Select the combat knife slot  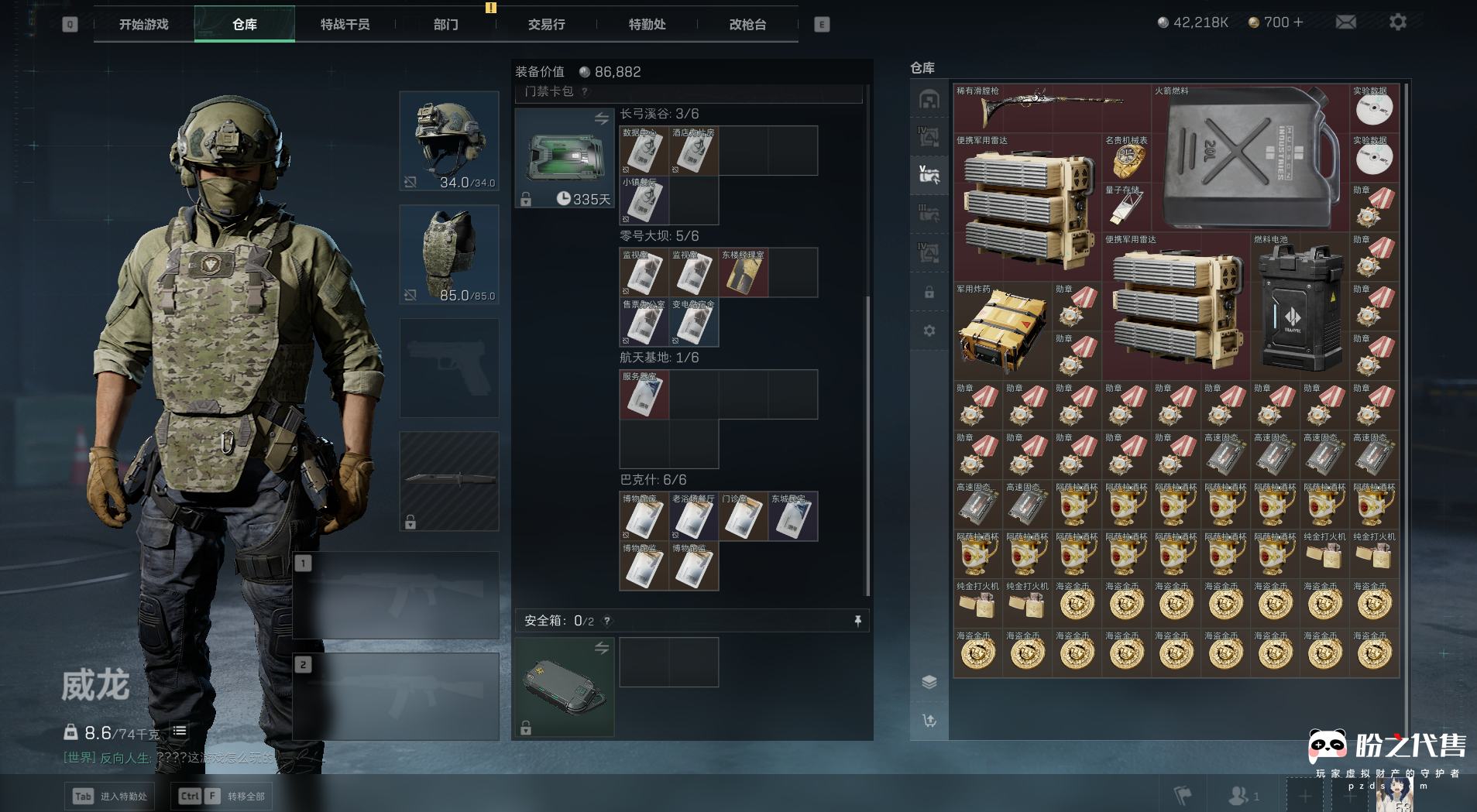[449, 481]
